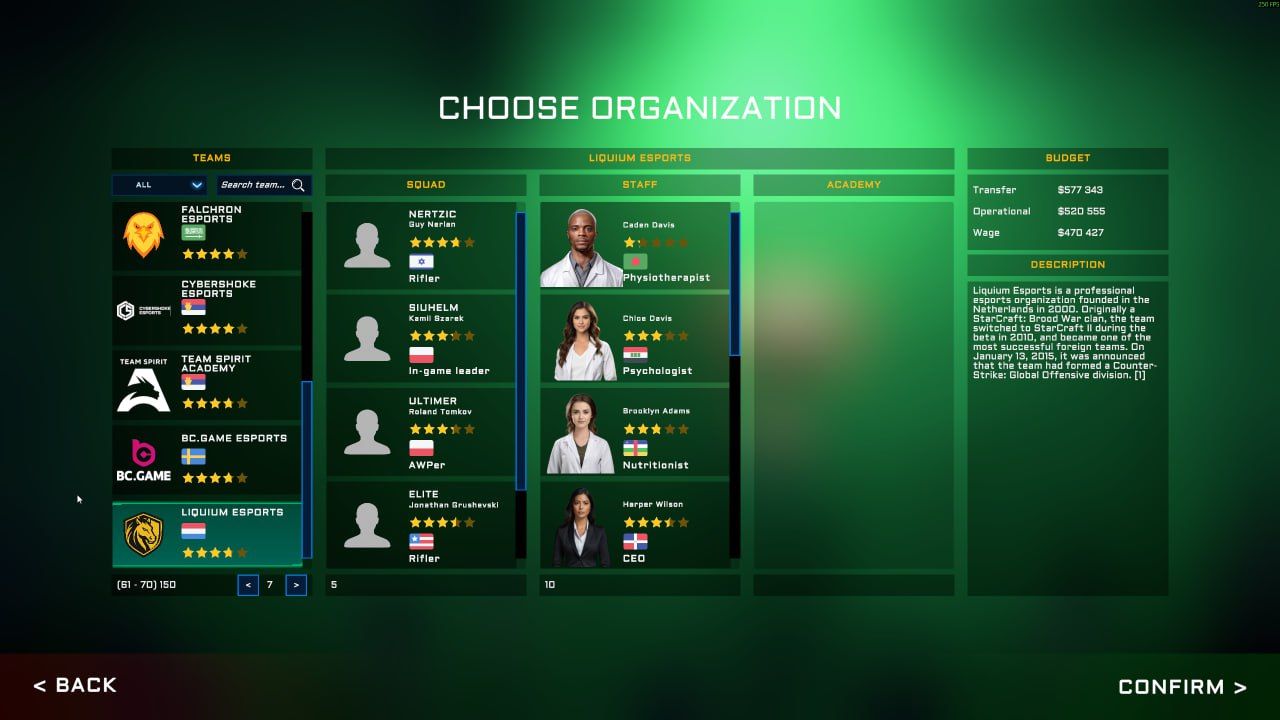Click the BACK button
The image size is (1280, 720).
click(x=75, y=685)
